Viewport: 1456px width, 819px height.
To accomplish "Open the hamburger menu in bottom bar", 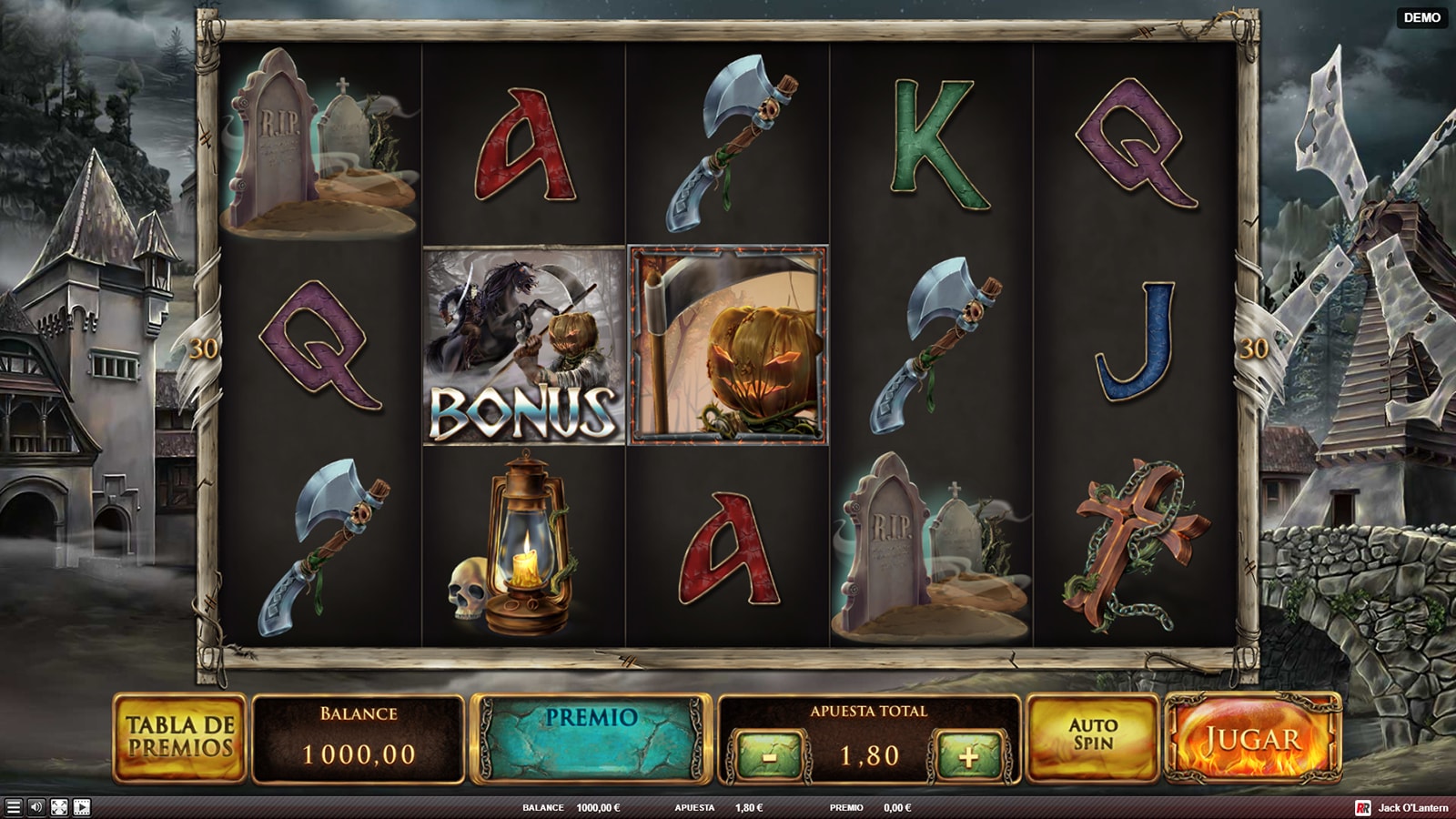I will coord(13,807).
